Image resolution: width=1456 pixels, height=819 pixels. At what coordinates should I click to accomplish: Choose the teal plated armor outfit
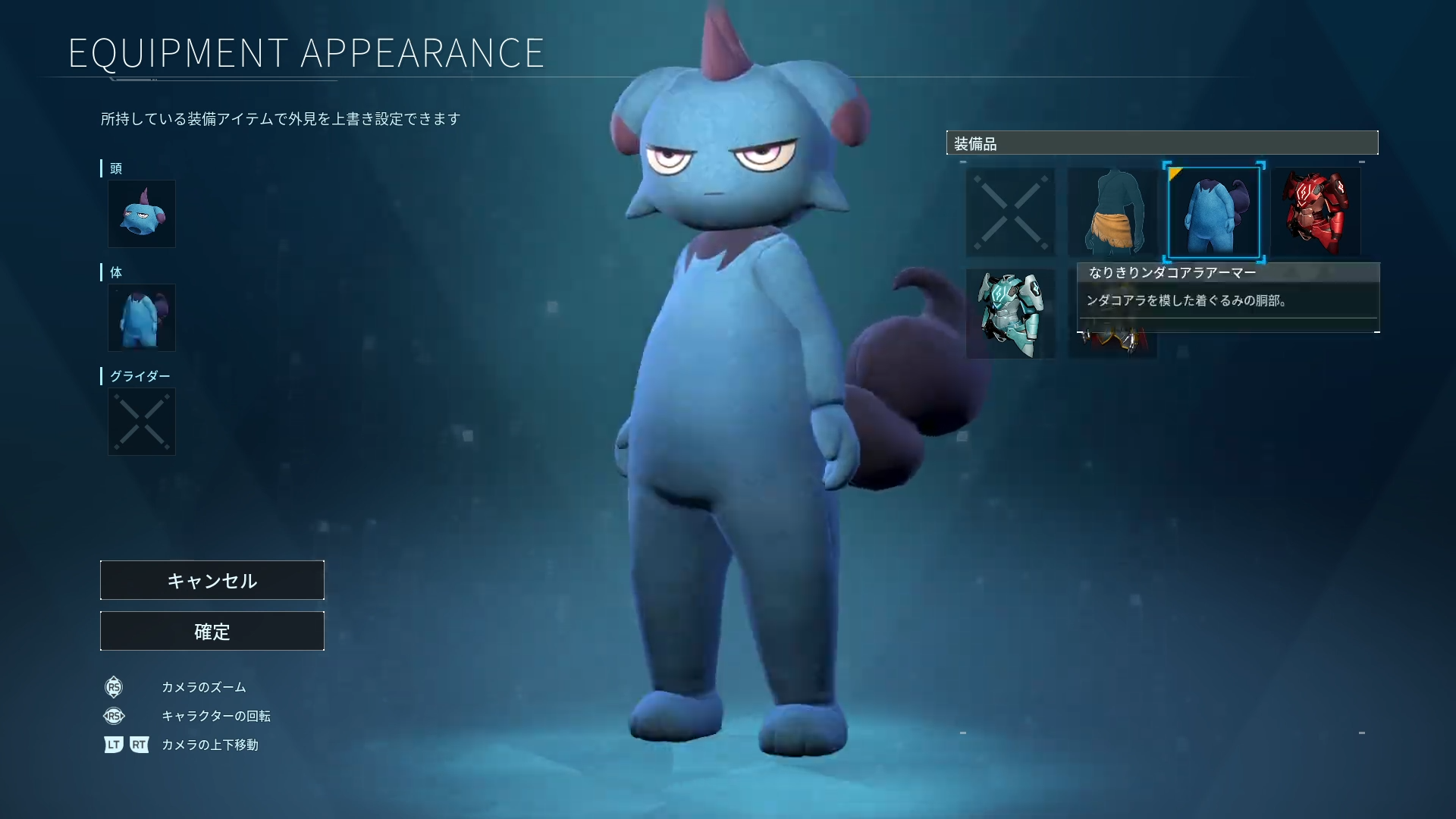point(1010,314)
